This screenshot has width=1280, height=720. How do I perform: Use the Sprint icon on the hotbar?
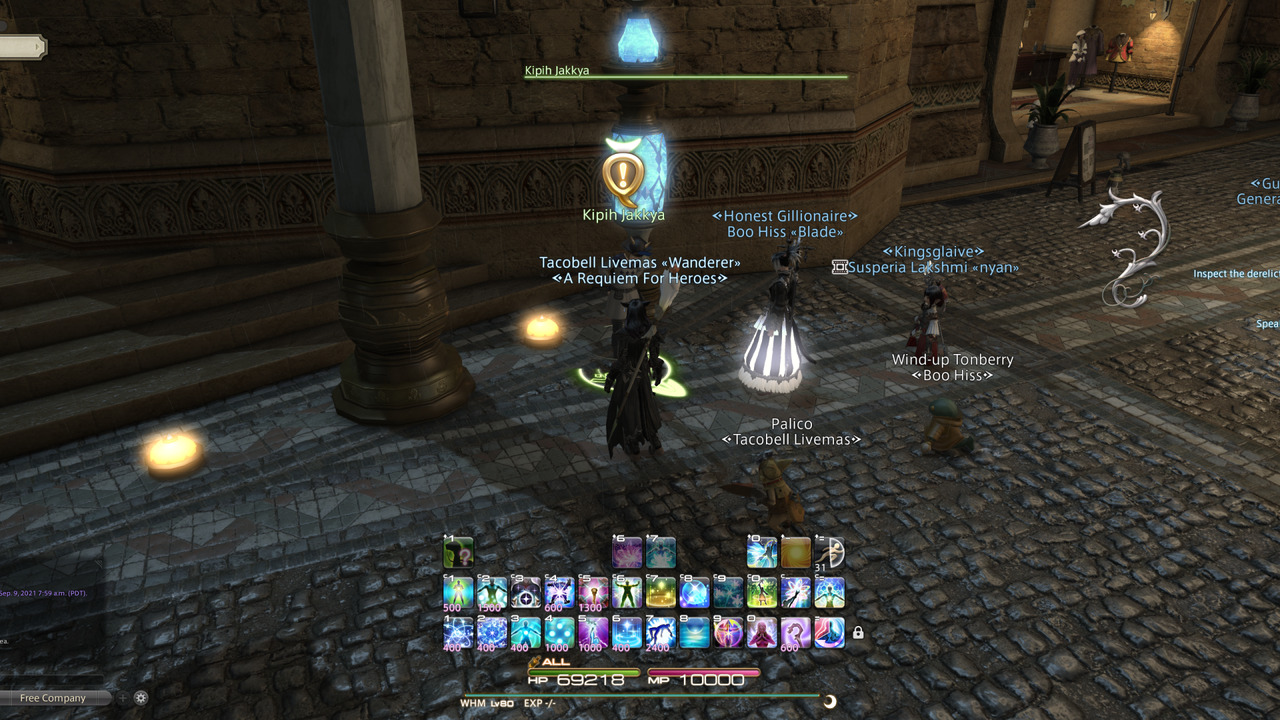[832, 551]
